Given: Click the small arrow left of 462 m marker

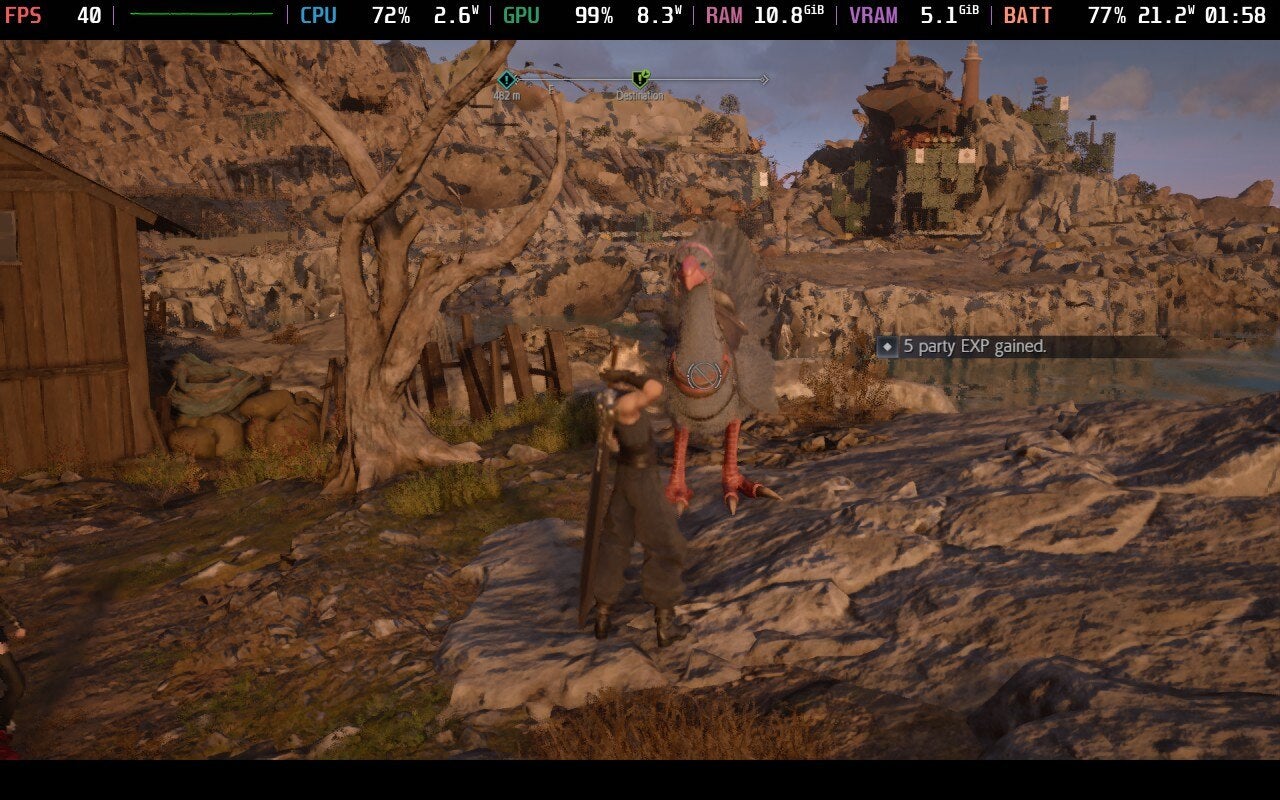Looking at the screenshot, I should (x=517, y=78).
